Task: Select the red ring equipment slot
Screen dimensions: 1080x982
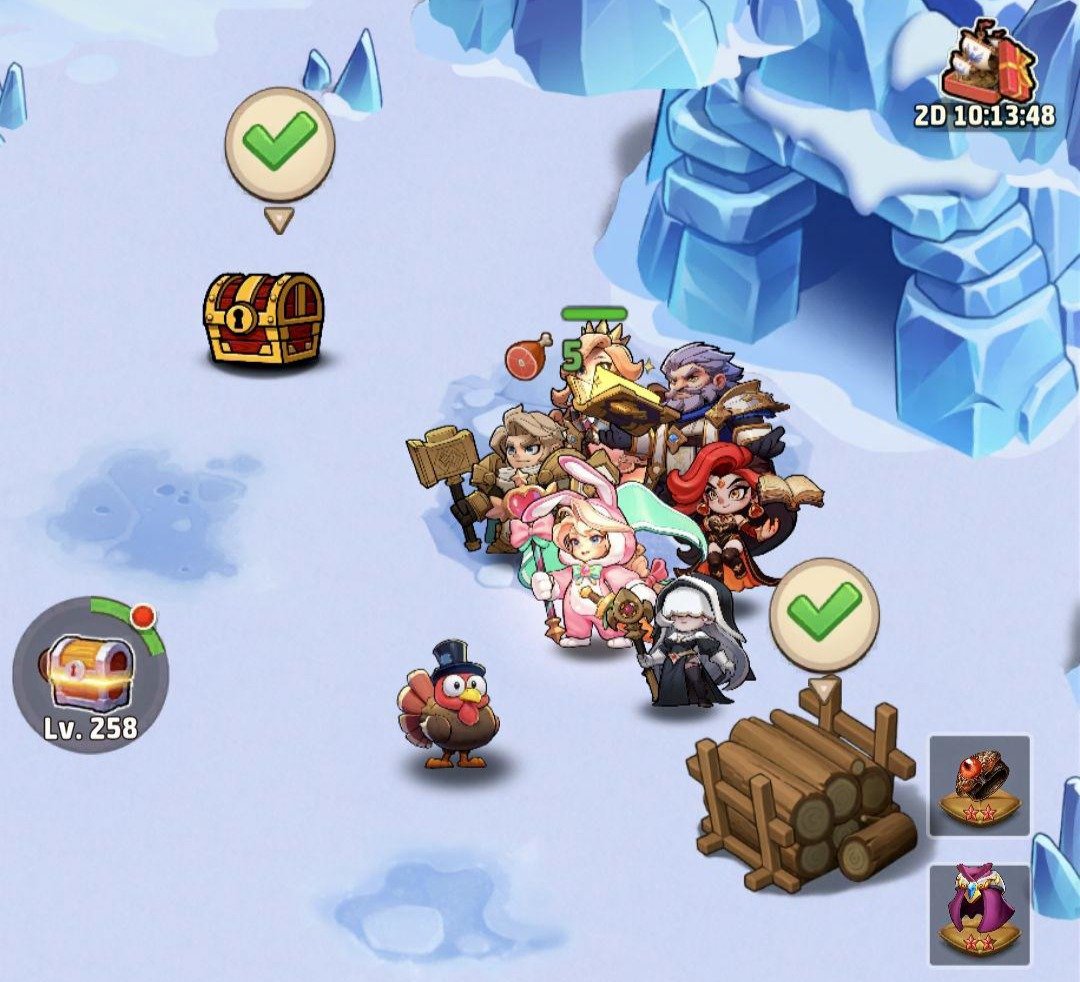Action: (x=979, y=785)
